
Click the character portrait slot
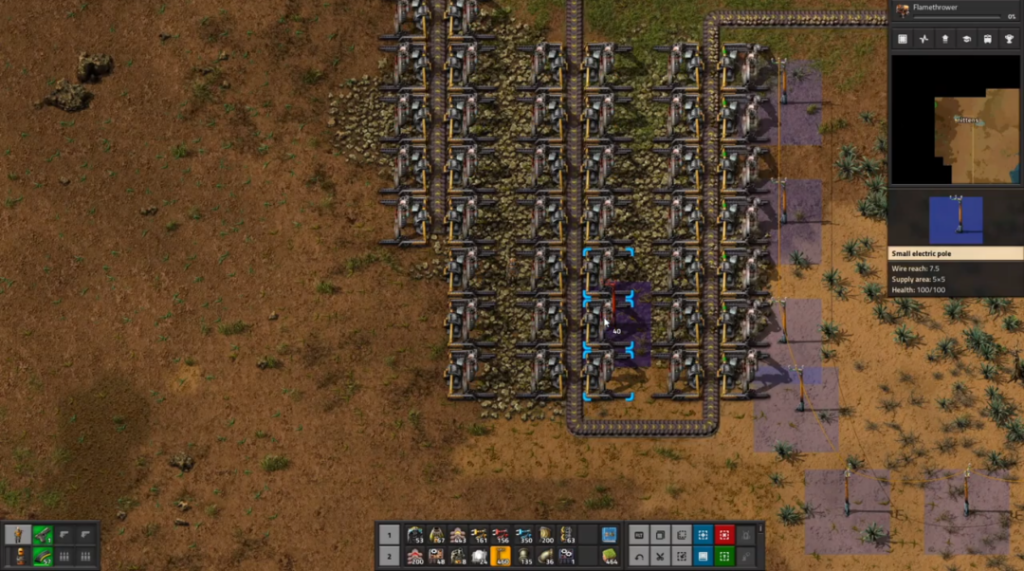pyautogui.click(x=17, y=535)
